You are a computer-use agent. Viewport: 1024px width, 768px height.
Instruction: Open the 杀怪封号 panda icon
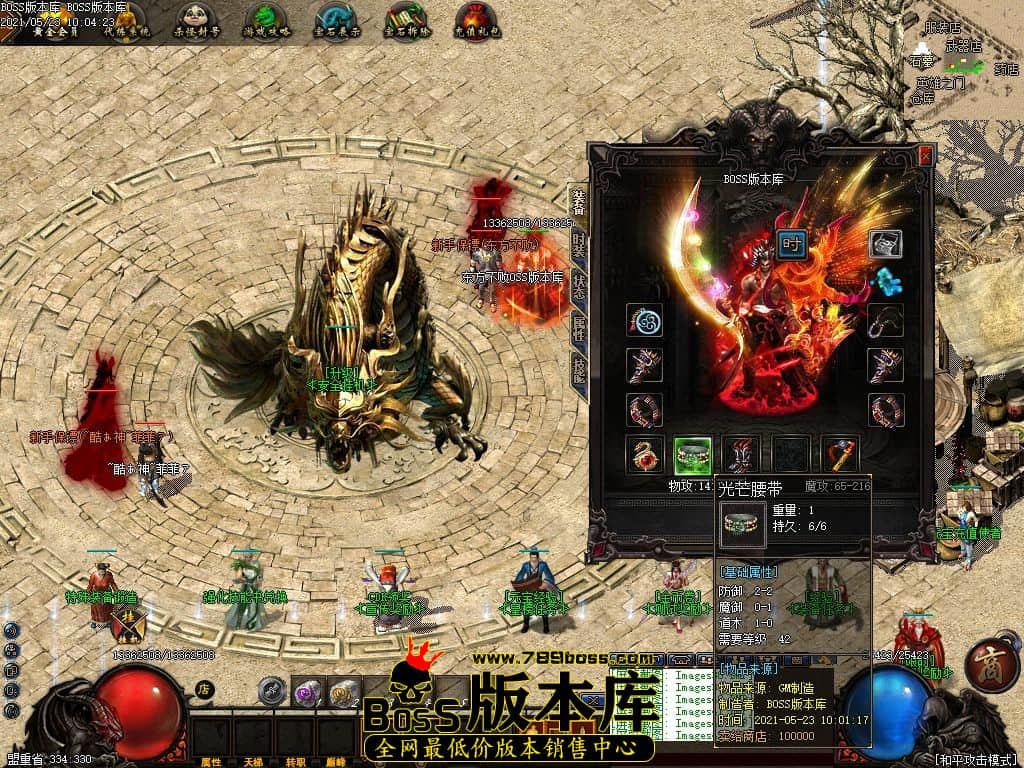(197, 18)
